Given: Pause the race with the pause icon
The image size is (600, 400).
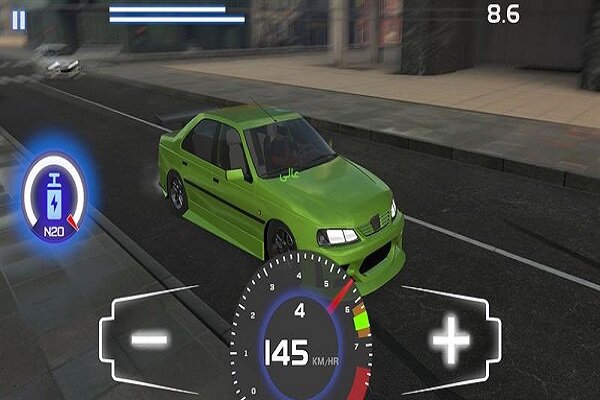Looking at the screenshot, I should pyautogui.click(x=19, y=19).
